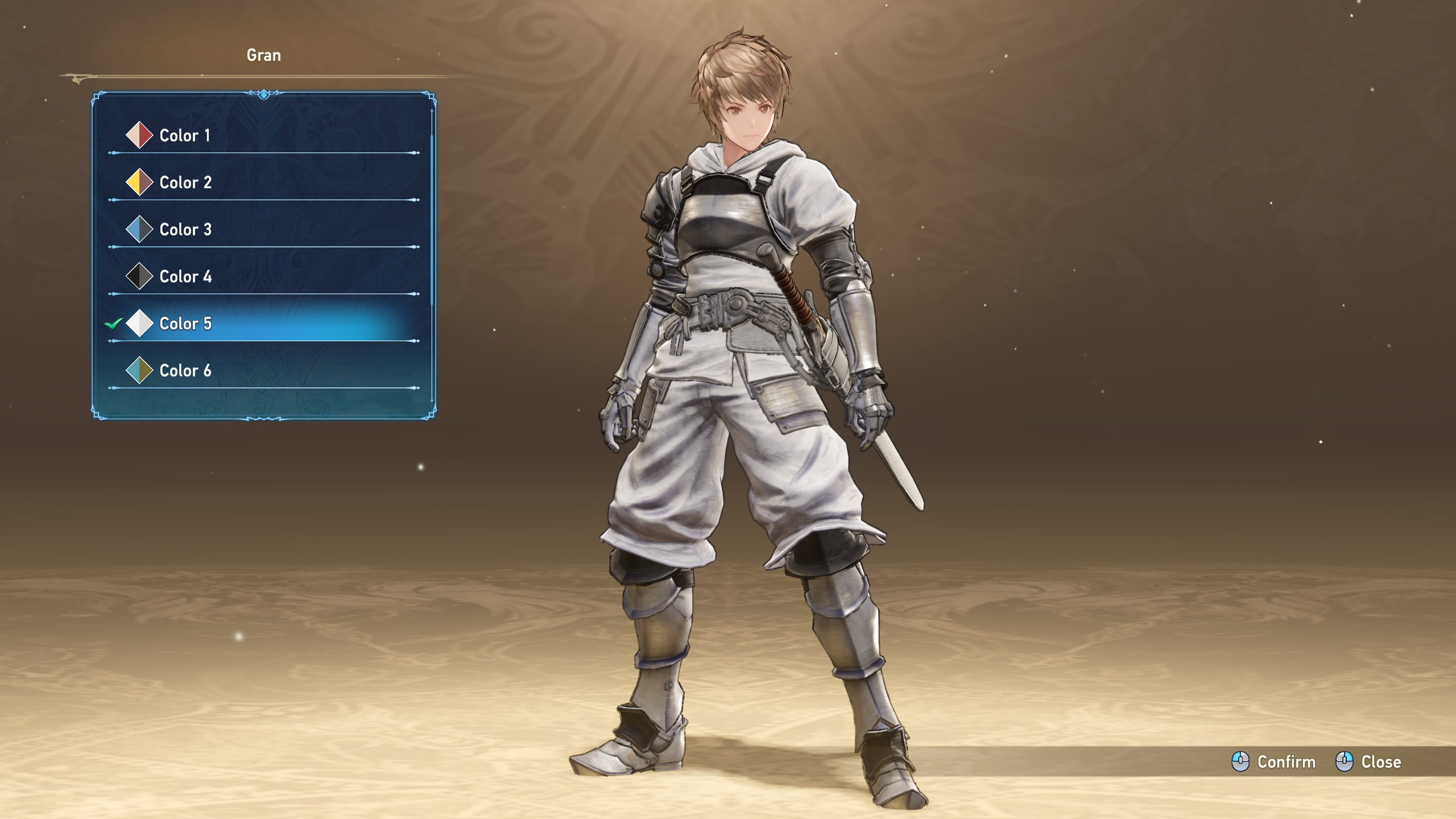Select the Color 6 teal outfit option
This screenshot has height=819, width=1456.
(x=185, y=371)
